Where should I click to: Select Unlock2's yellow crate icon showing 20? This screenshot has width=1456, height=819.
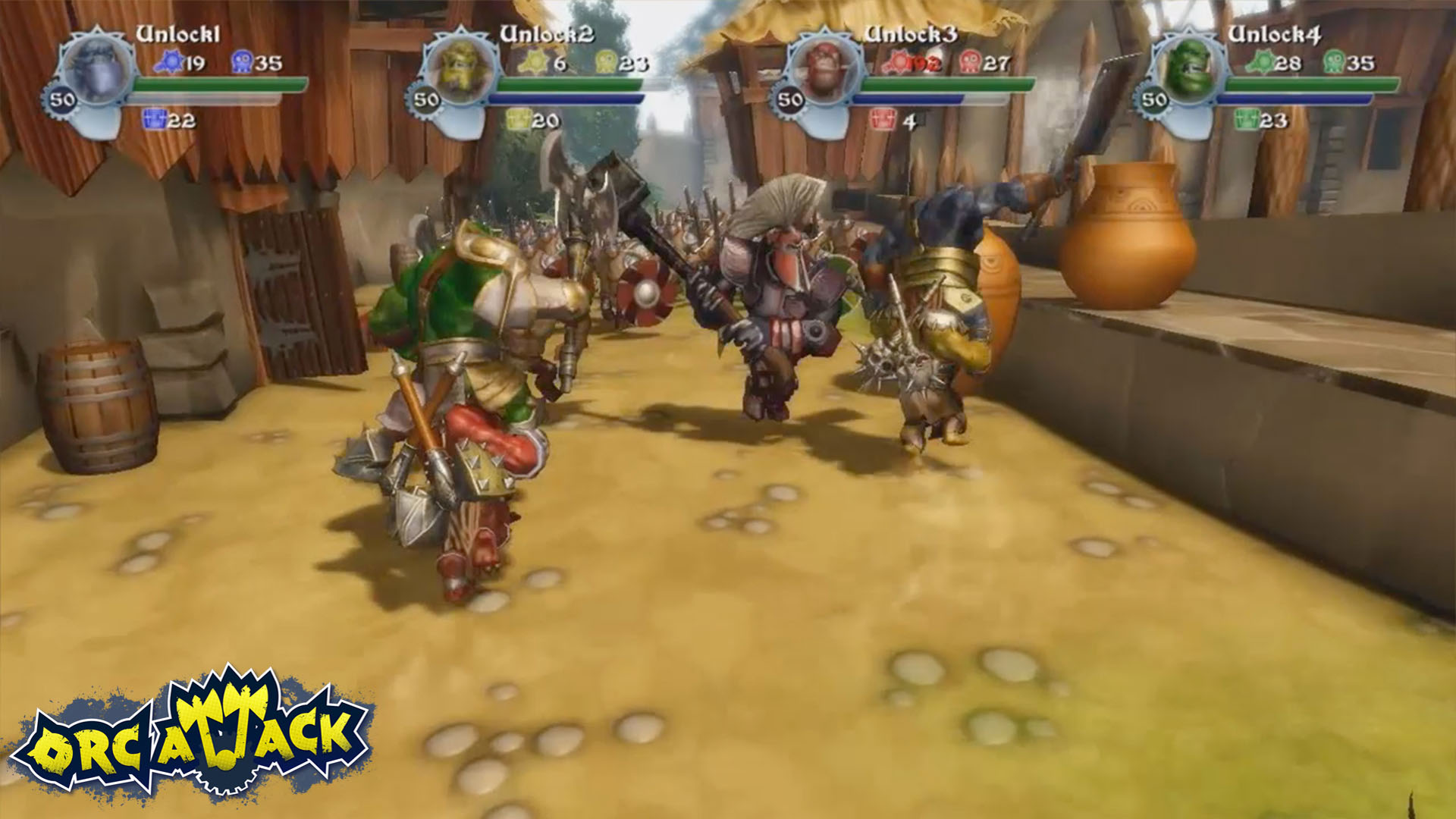click(x=520, y=119)
